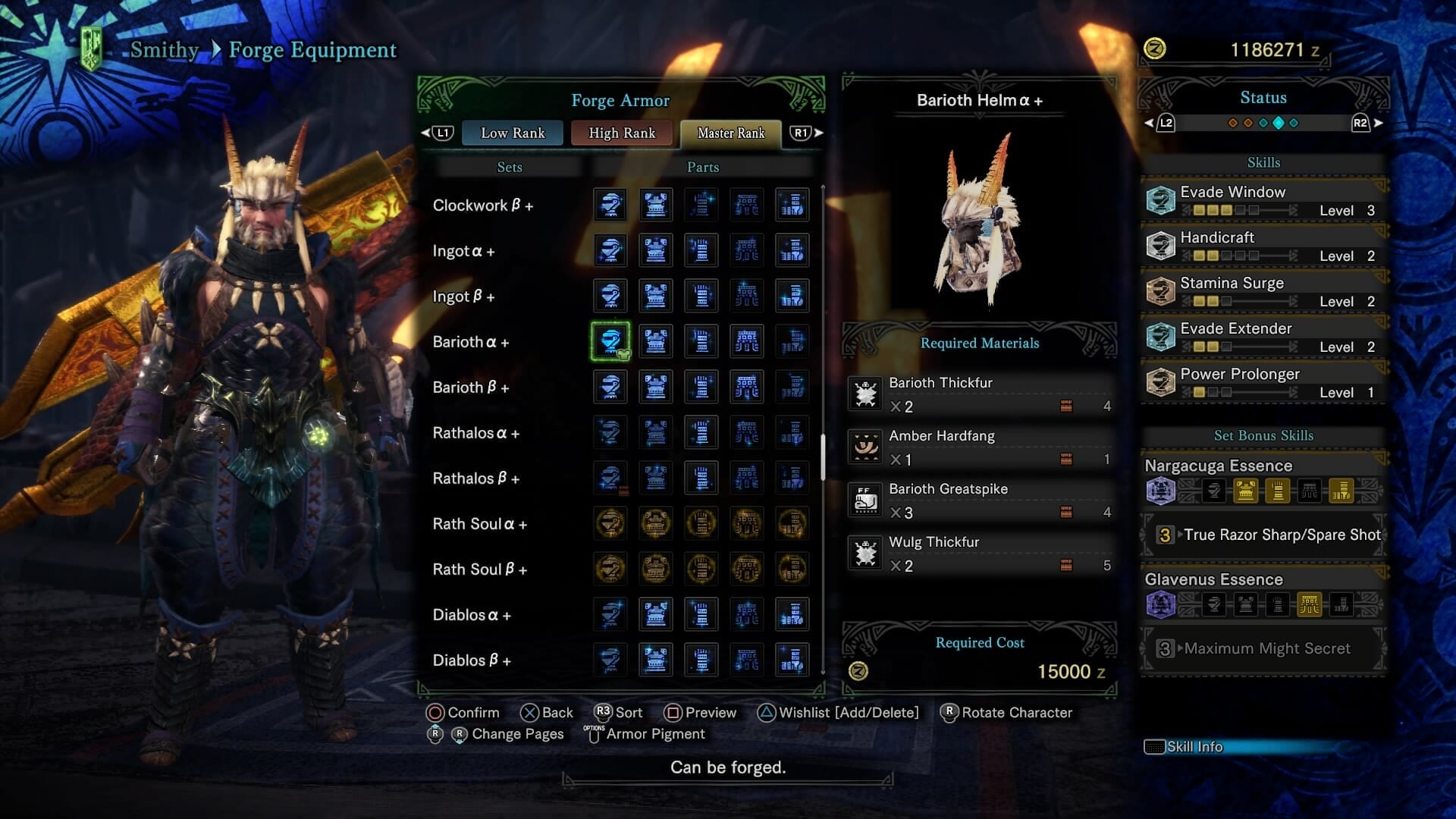This screenshot has height=819, width=1456.
Task: Select the Sets view header
Action: pos(510,167)
